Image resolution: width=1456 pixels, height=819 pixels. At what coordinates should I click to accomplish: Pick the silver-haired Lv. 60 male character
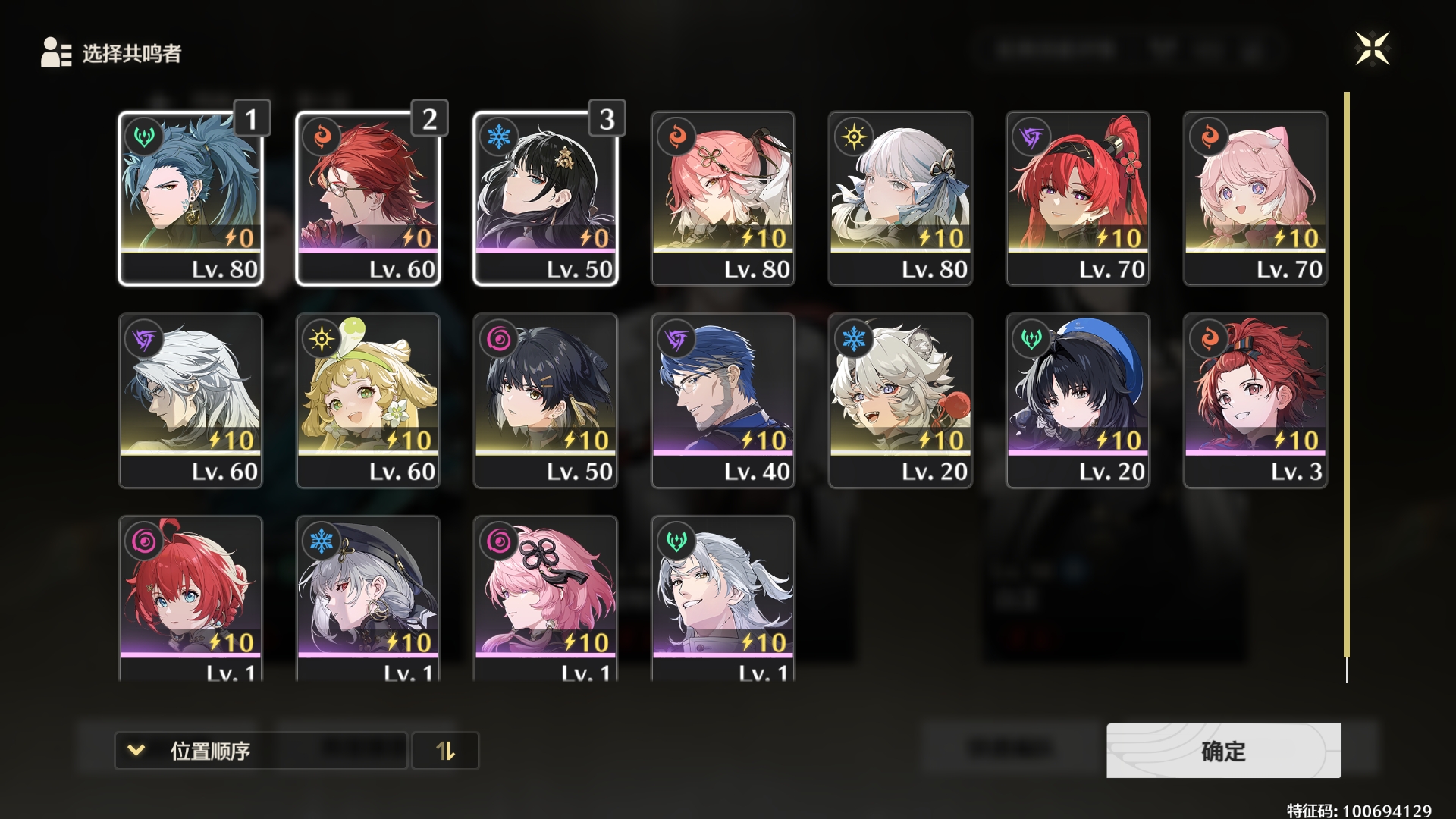[190, 400]
